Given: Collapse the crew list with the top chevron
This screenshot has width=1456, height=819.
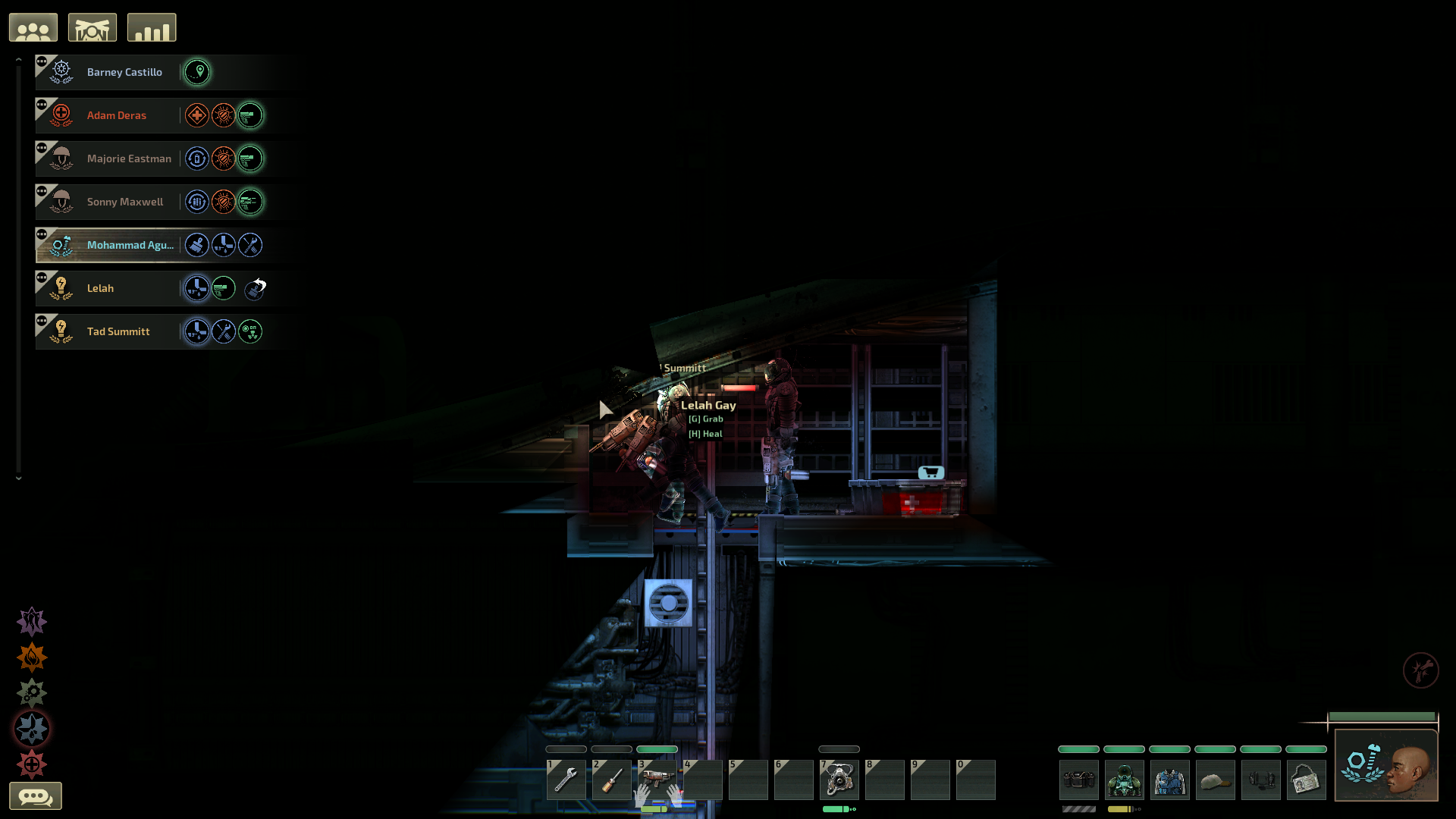Looking at the screenshot, I should point(19,58).
